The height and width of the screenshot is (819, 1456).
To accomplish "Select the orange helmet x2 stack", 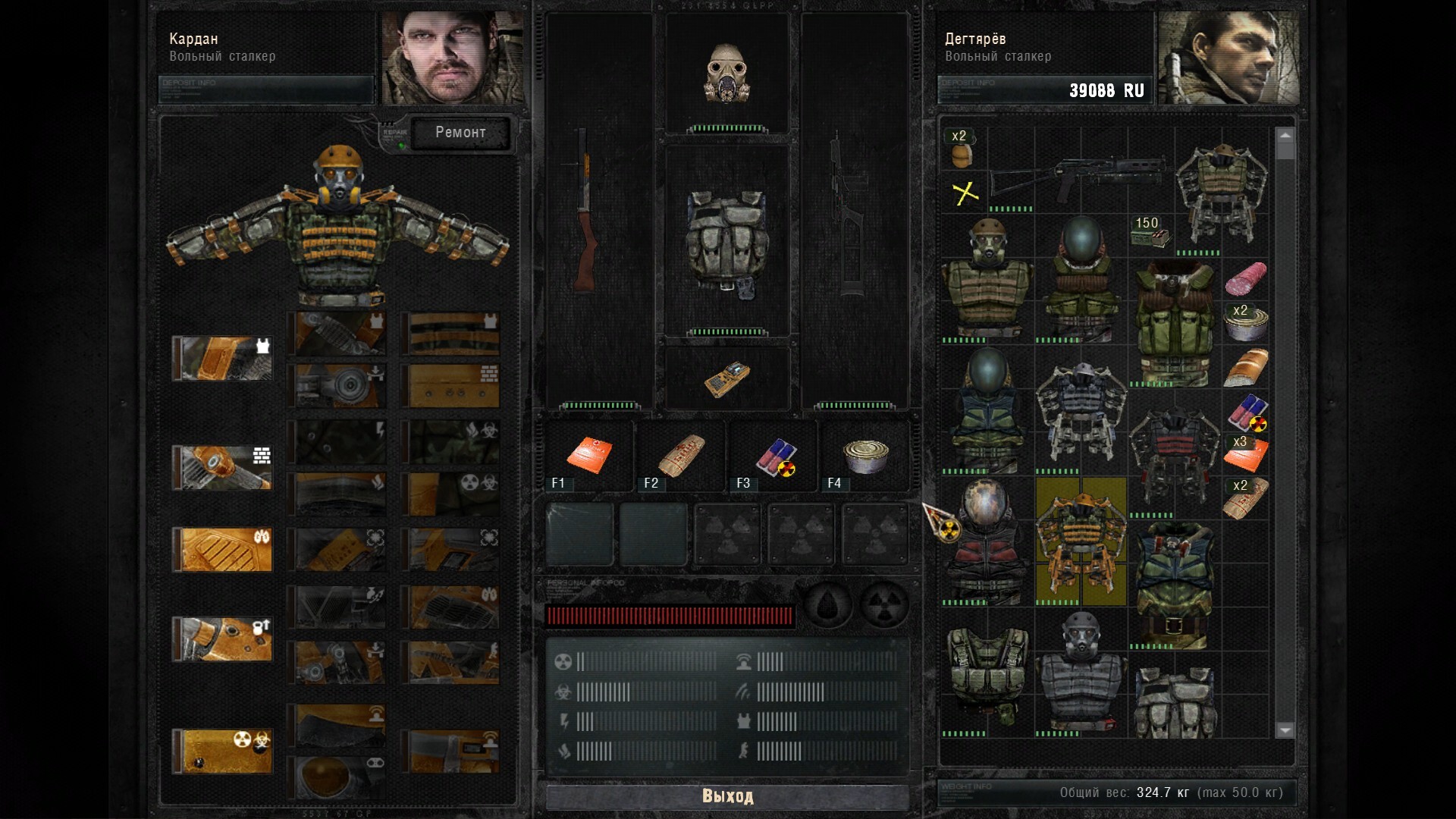I will tap(962, 149).
